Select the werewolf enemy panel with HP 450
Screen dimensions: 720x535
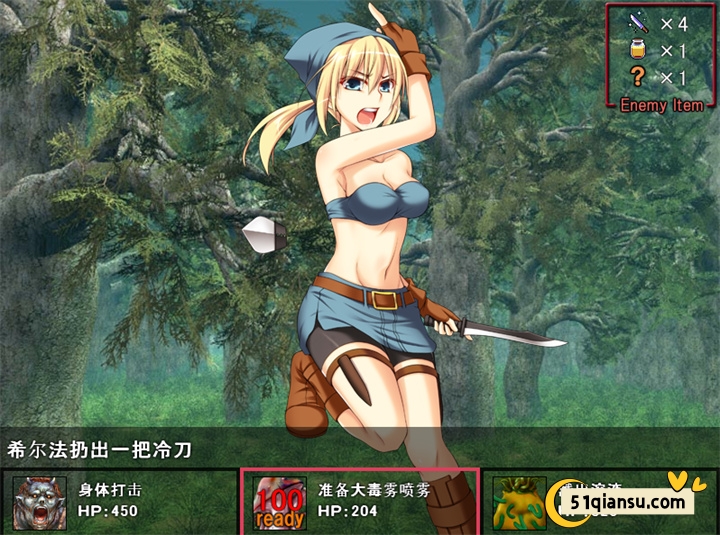(x=118, y=501)
